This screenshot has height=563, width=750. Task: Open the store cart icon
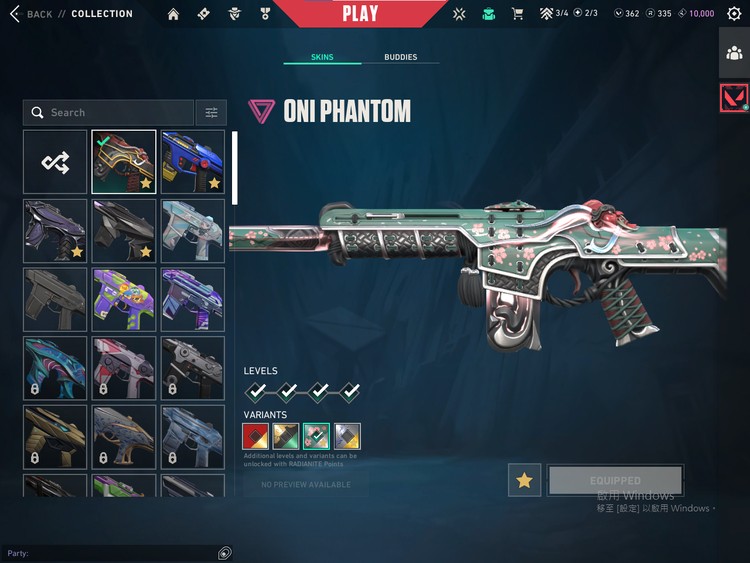tap(517, 14)
